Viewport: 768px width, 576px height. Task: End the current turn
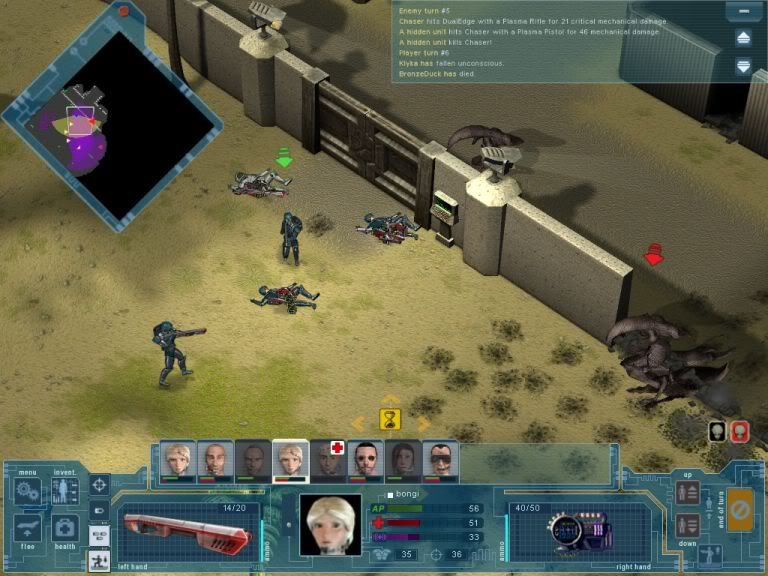point(740,508)
